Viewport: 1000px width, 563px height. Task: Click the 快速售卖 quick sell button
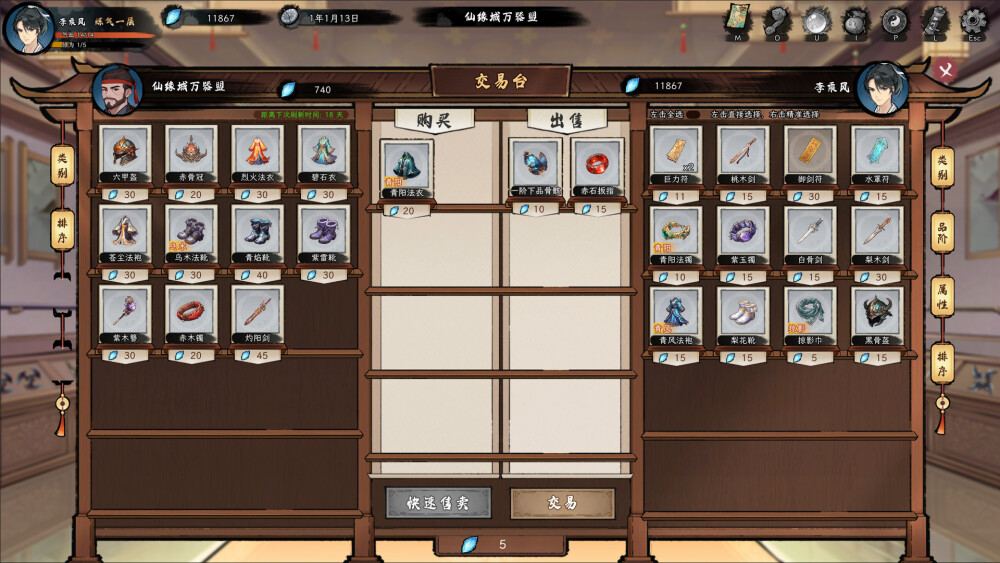point(438,503)
